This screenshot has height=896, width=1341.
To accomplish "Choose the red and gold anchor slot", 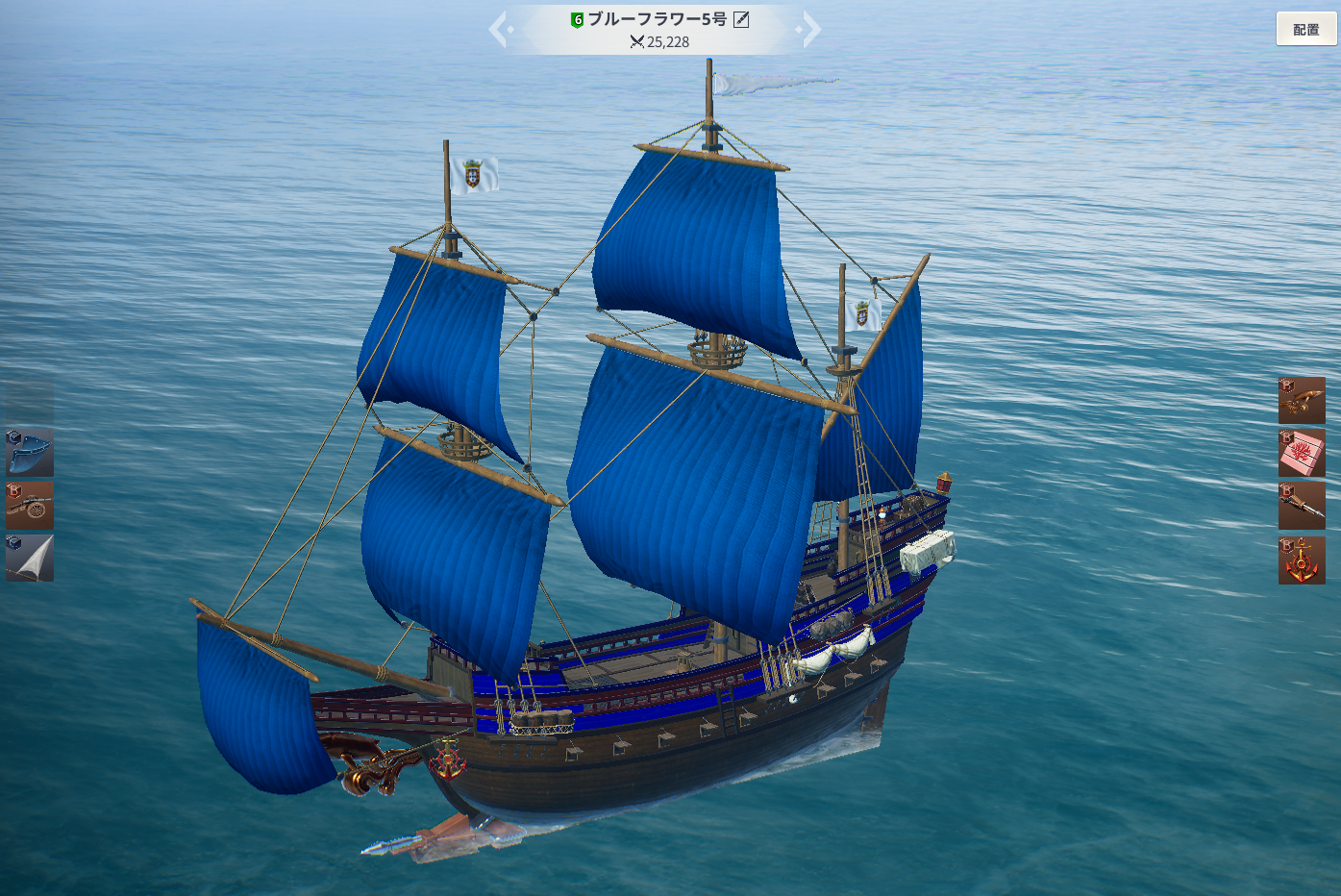I will pos(1302,560).
